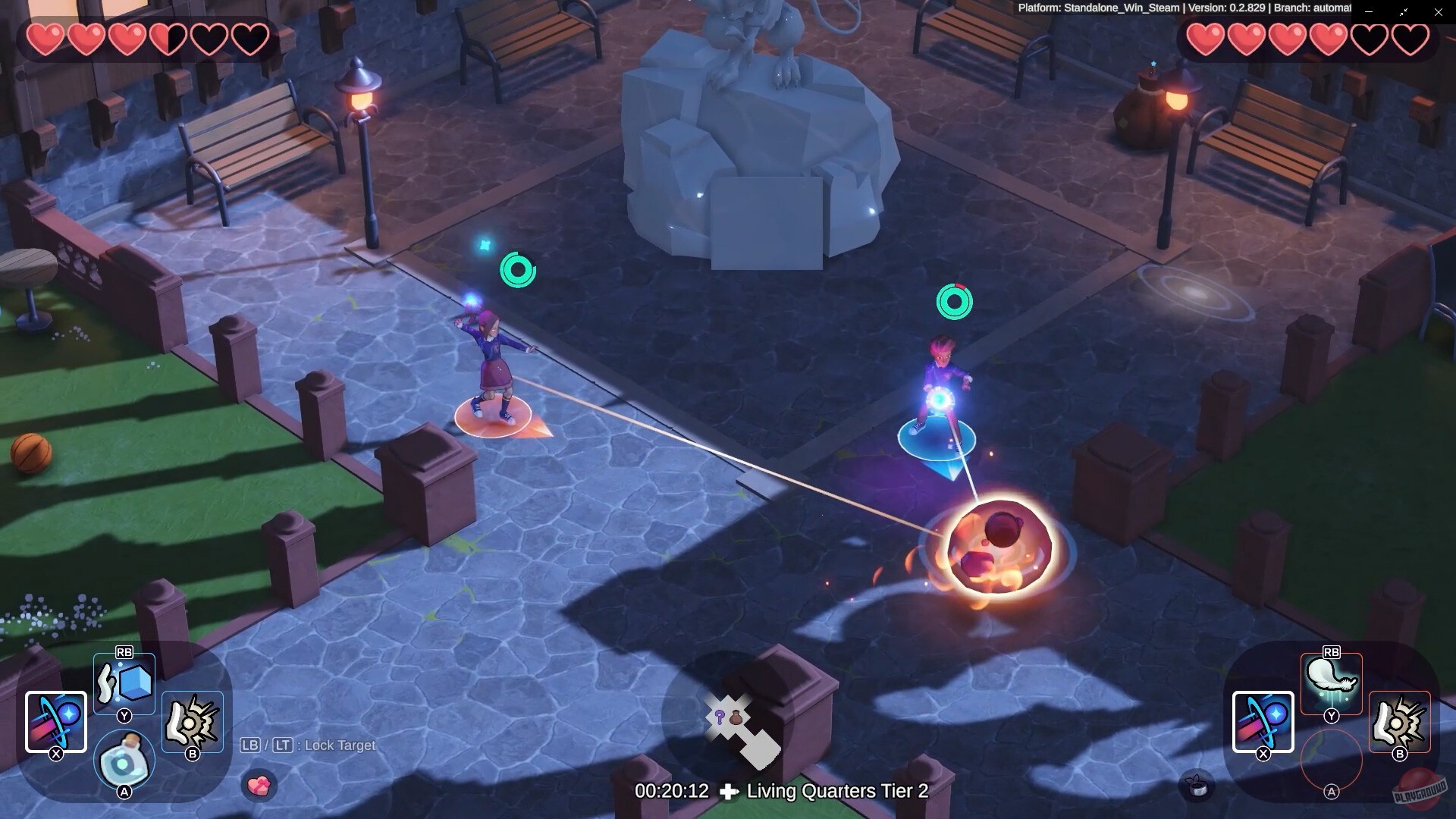
Task: Drink the potion assigned to the A button
Action: click(x=124, y=761)
